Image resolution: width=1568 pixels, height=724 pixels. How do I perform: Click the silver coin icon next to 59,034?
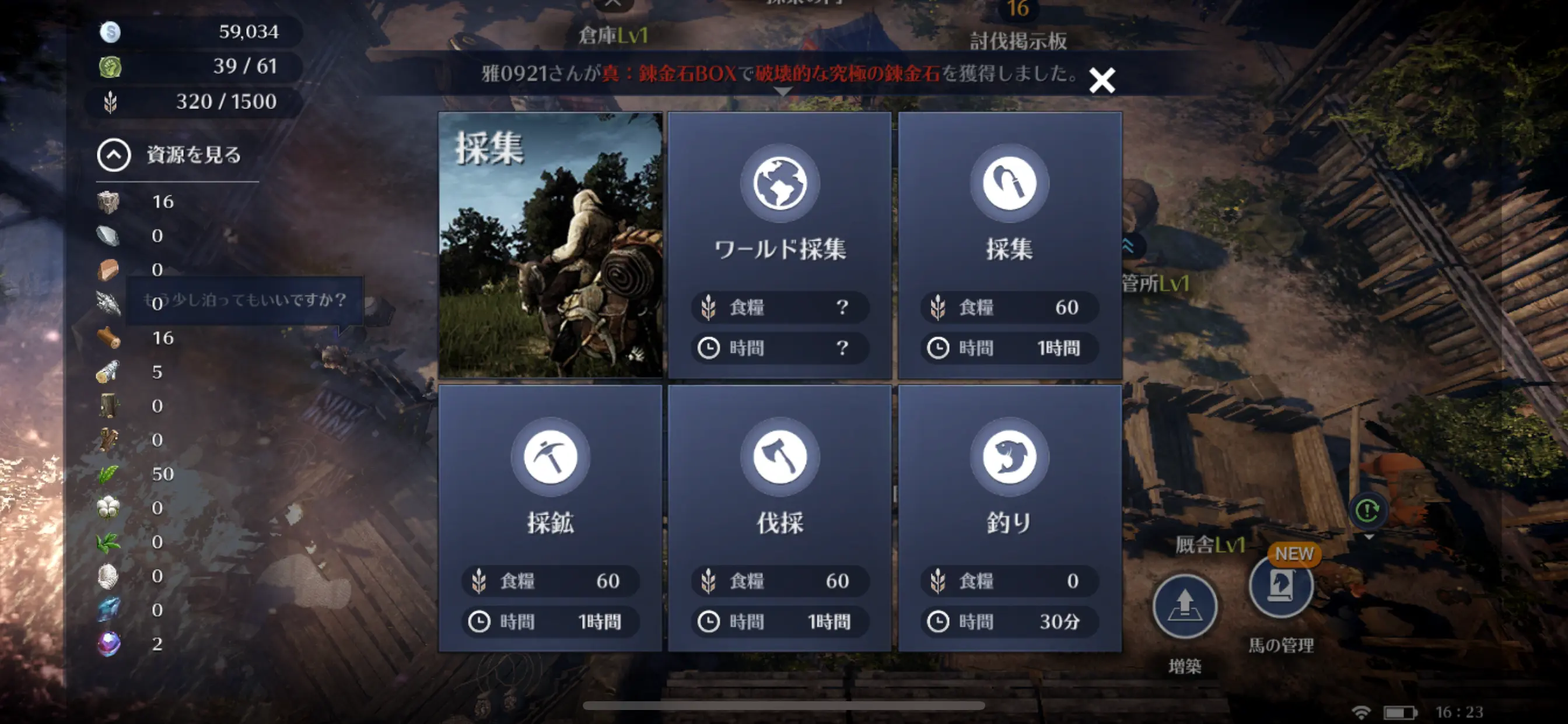[x=110, y=31]
